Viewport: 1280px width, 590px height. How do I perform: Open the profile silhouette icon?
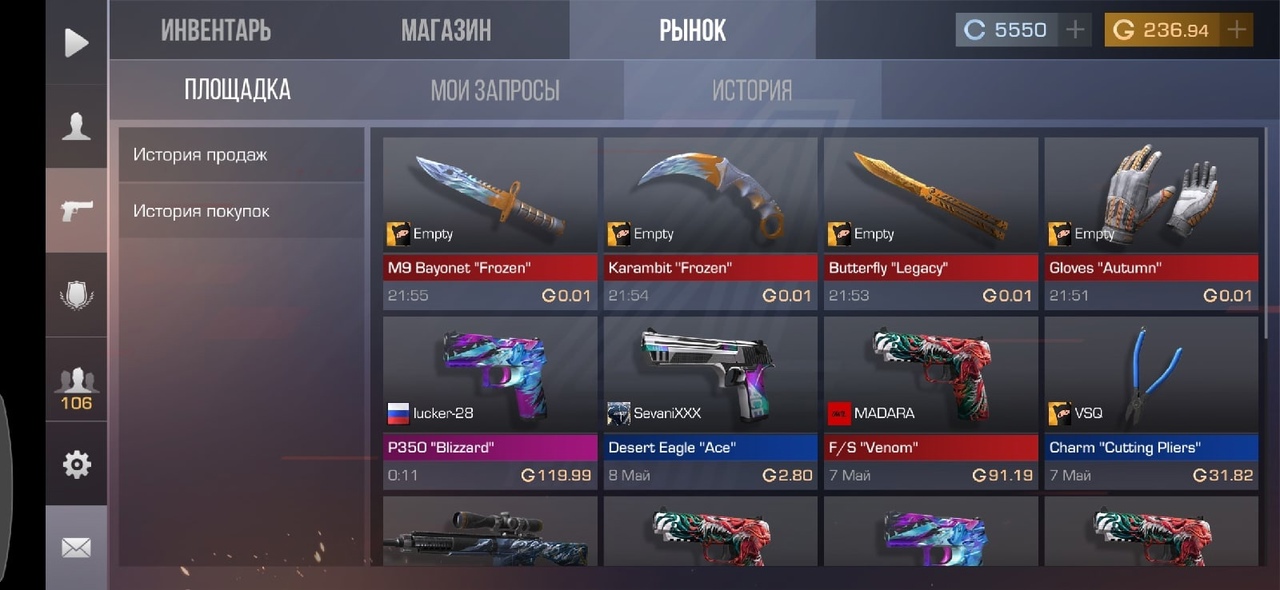(76, 126)
